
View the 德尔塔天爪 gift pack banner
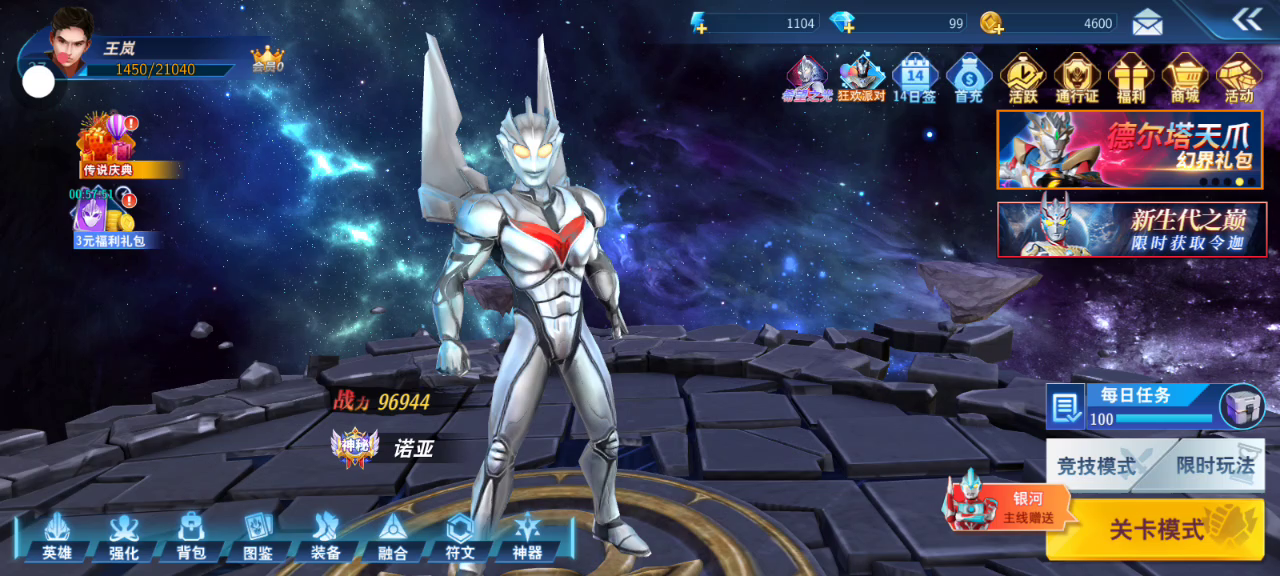tap(1130, 149)
